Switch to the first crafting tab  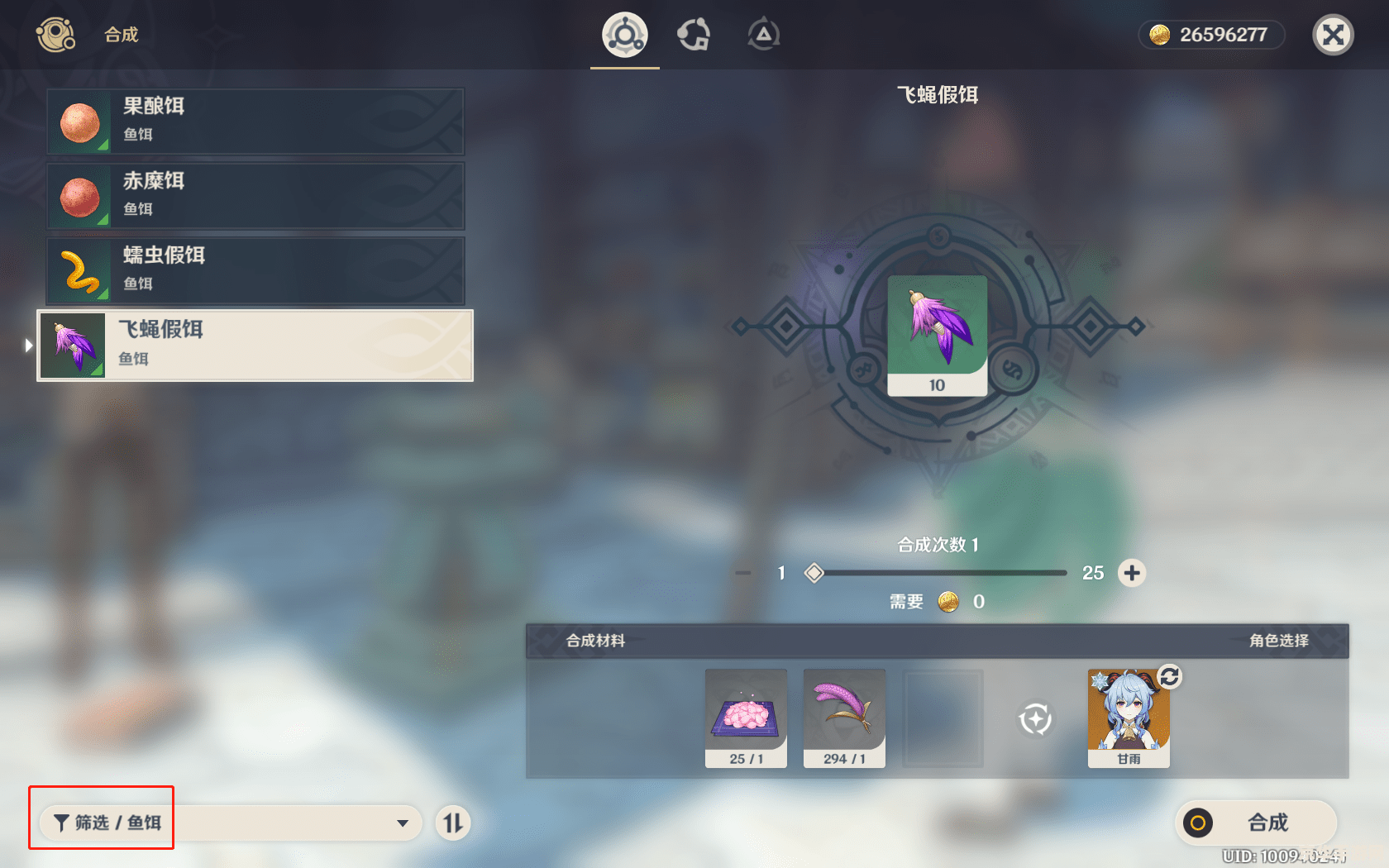tap(624, 35)
